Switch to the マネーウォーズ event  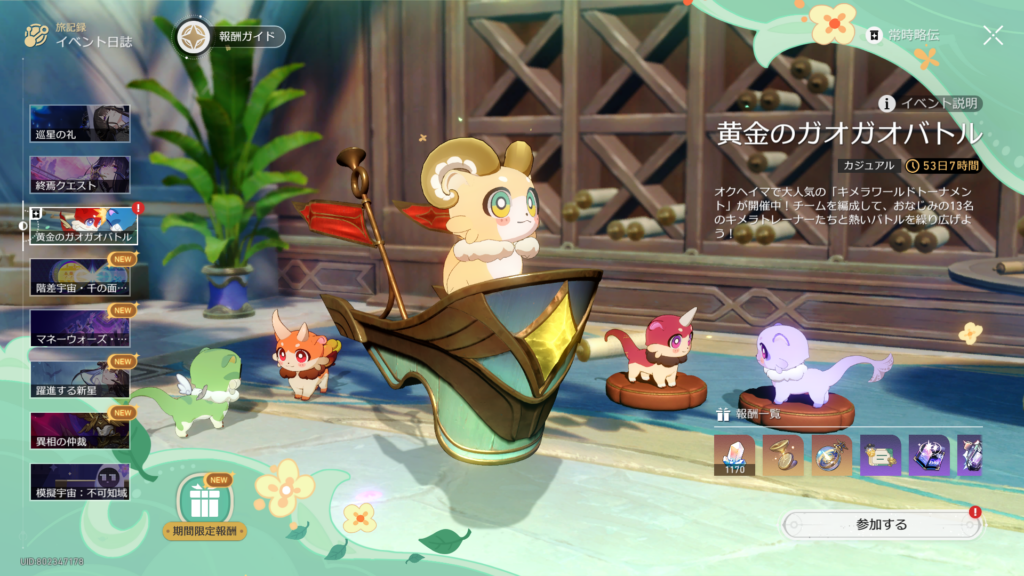click(x=80, y=328)
